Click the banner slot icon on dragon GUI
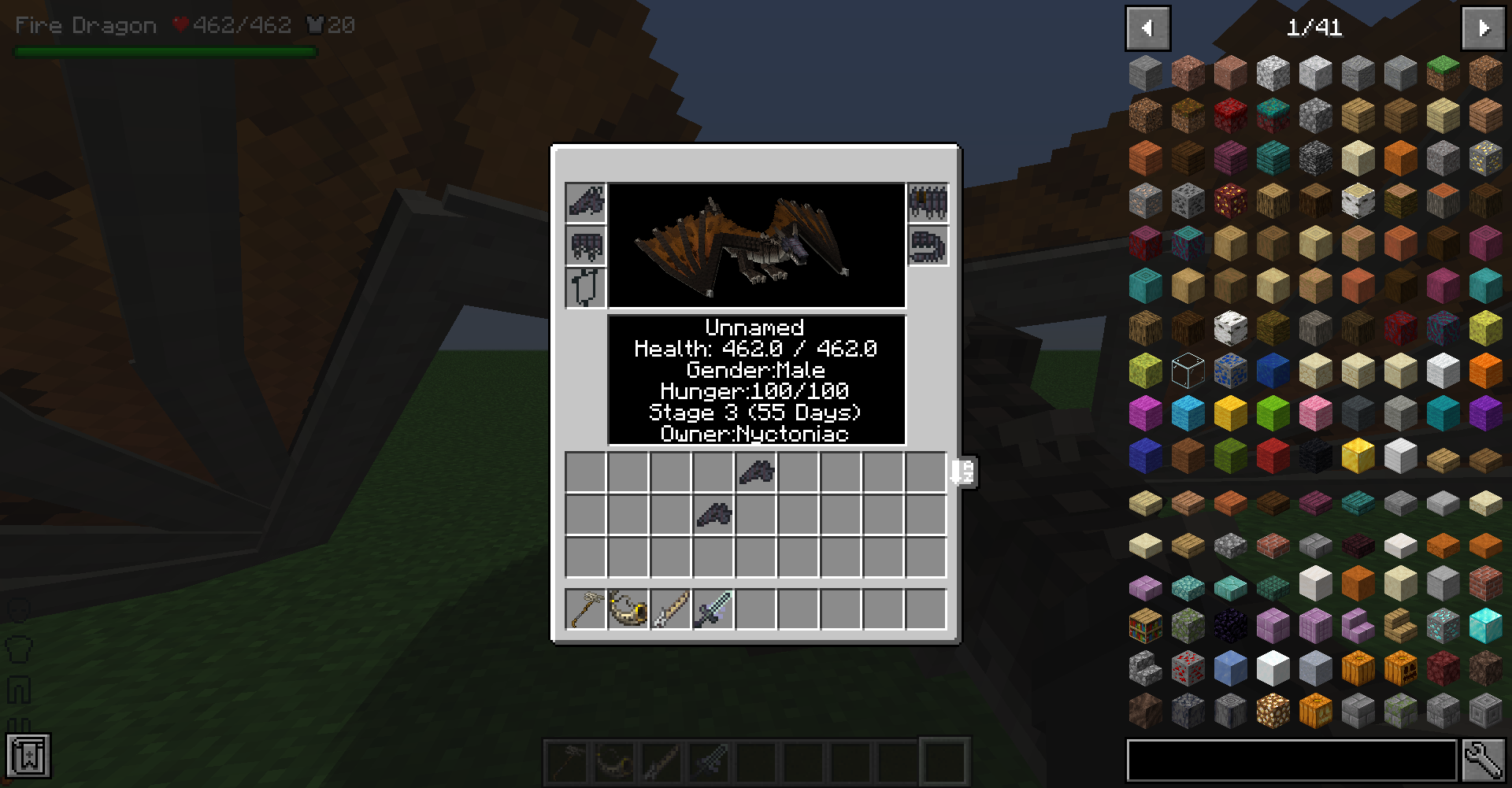Image resolution: width=1512 pixels, height=788 pixels. click(585, 288)
